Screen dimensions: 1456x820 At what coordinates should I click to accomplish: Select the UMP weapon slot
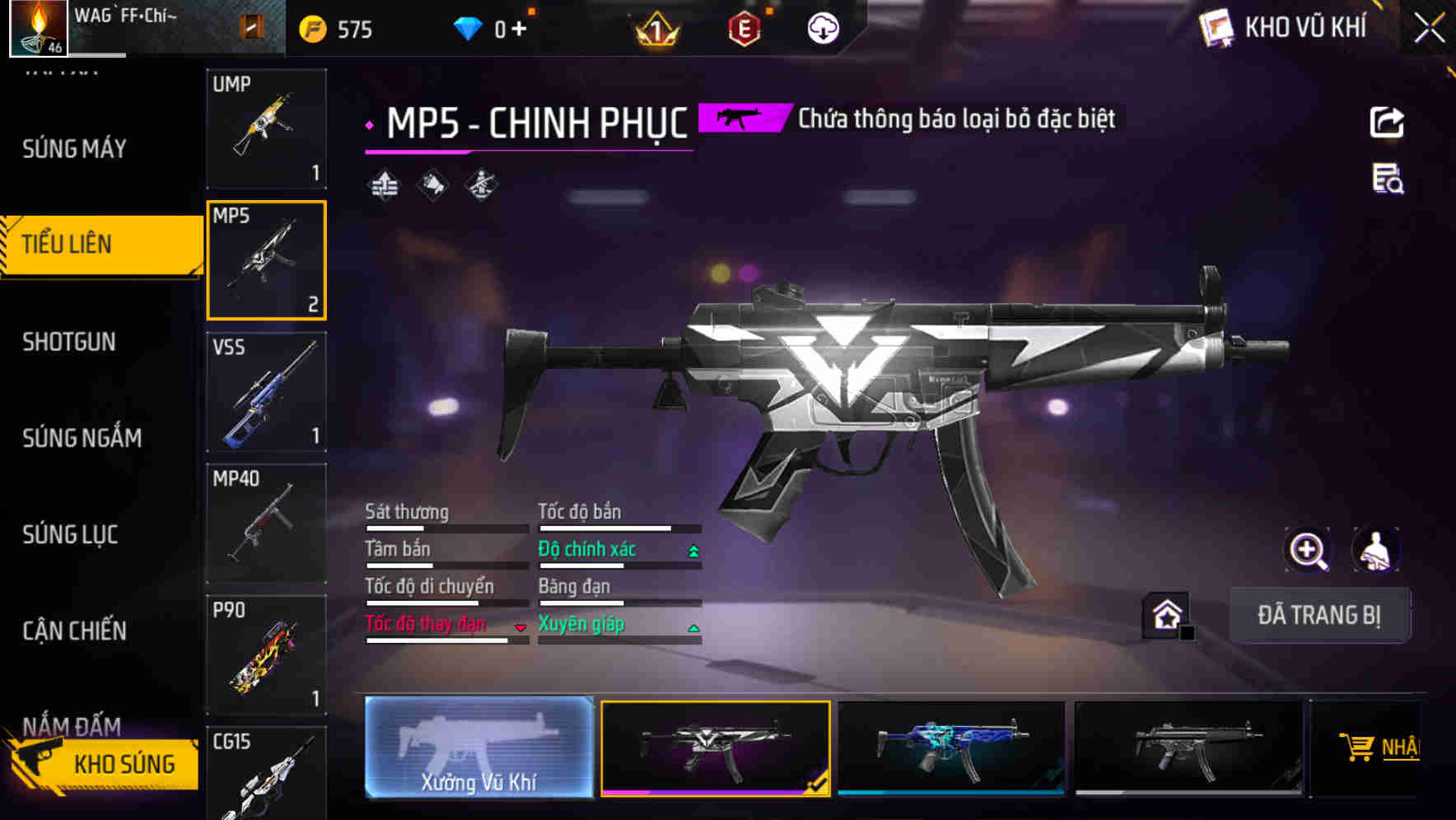[266, 129]
